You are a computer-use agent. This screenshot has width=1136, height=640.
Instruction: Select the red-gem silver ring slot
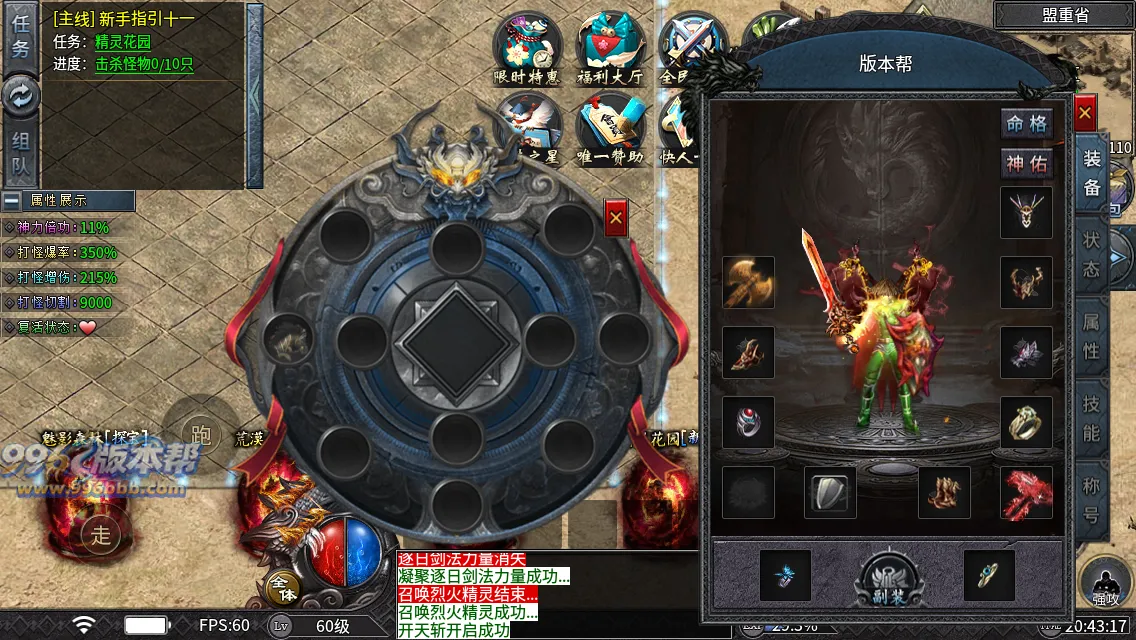point(749,422)
